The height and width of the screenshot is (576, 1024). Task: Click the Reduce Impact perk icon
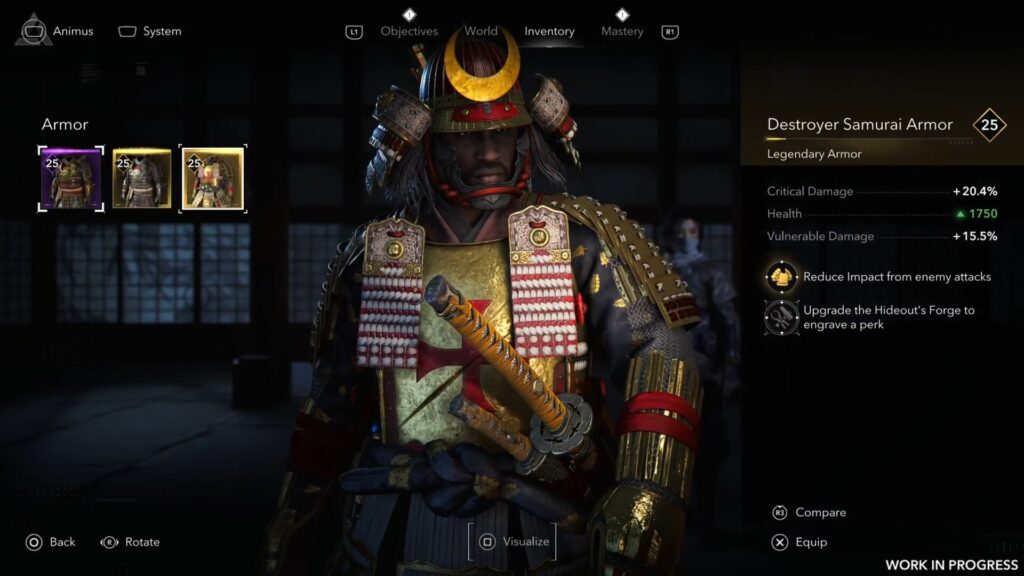tap(781, 277)
